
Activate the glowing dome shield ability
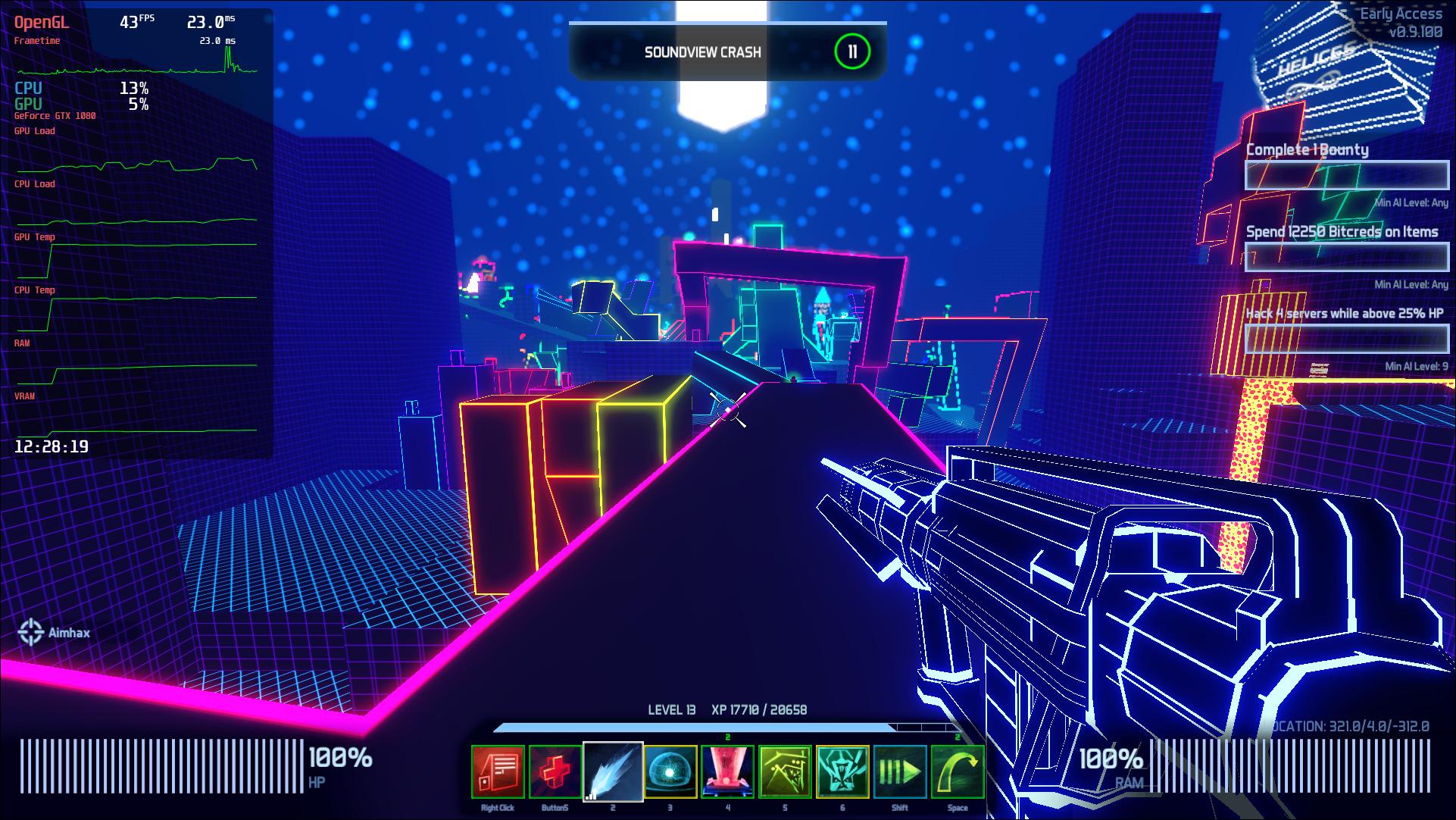coord(670,771)
